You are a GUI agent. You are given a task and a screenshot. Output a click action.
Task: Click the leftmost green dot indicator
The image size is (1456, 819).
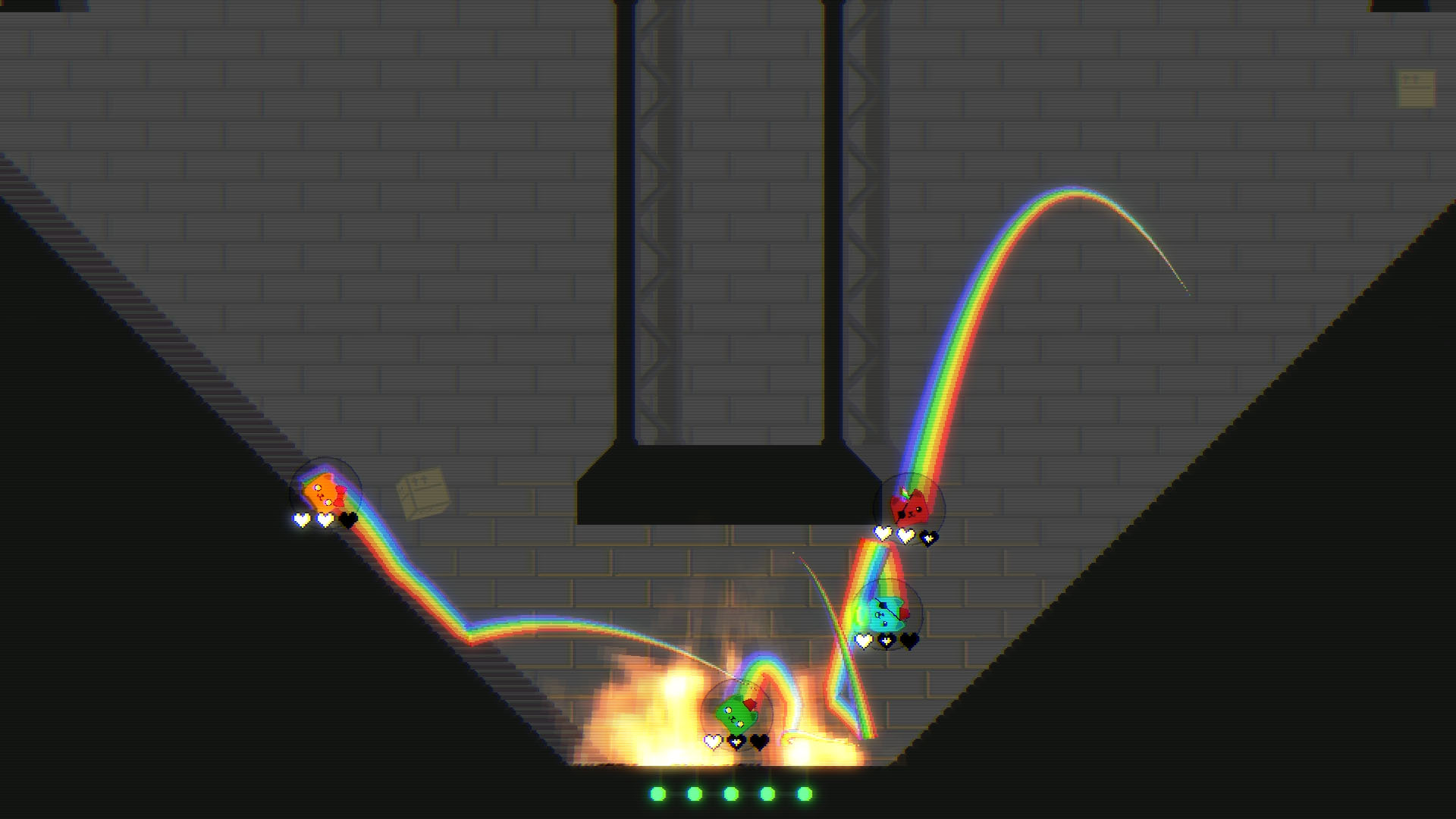click(657, 795)
